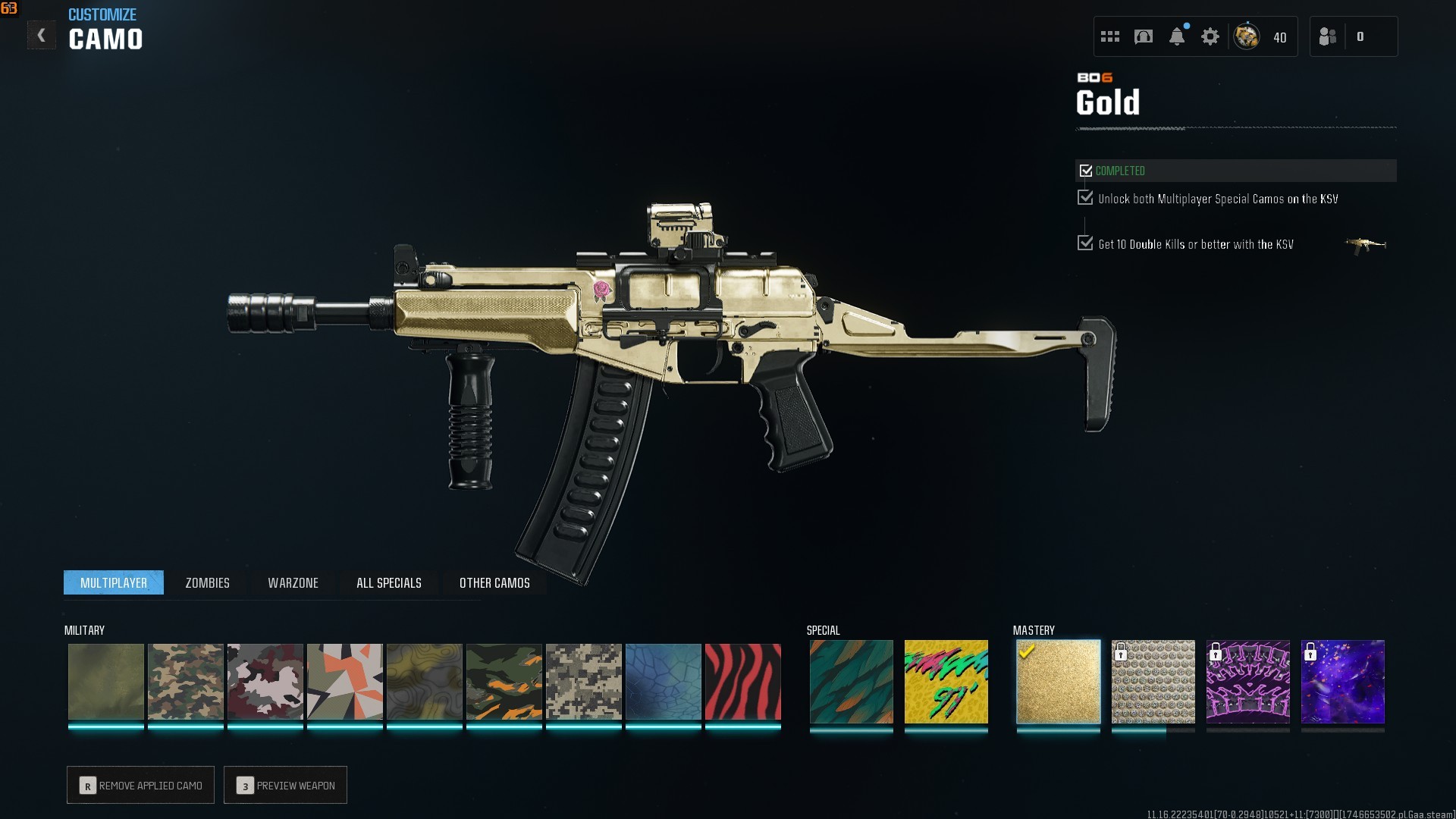The height and width of the screenshot is (819, 1456).
Task: Open the grid menu icon
Action: pos(1109,36)
